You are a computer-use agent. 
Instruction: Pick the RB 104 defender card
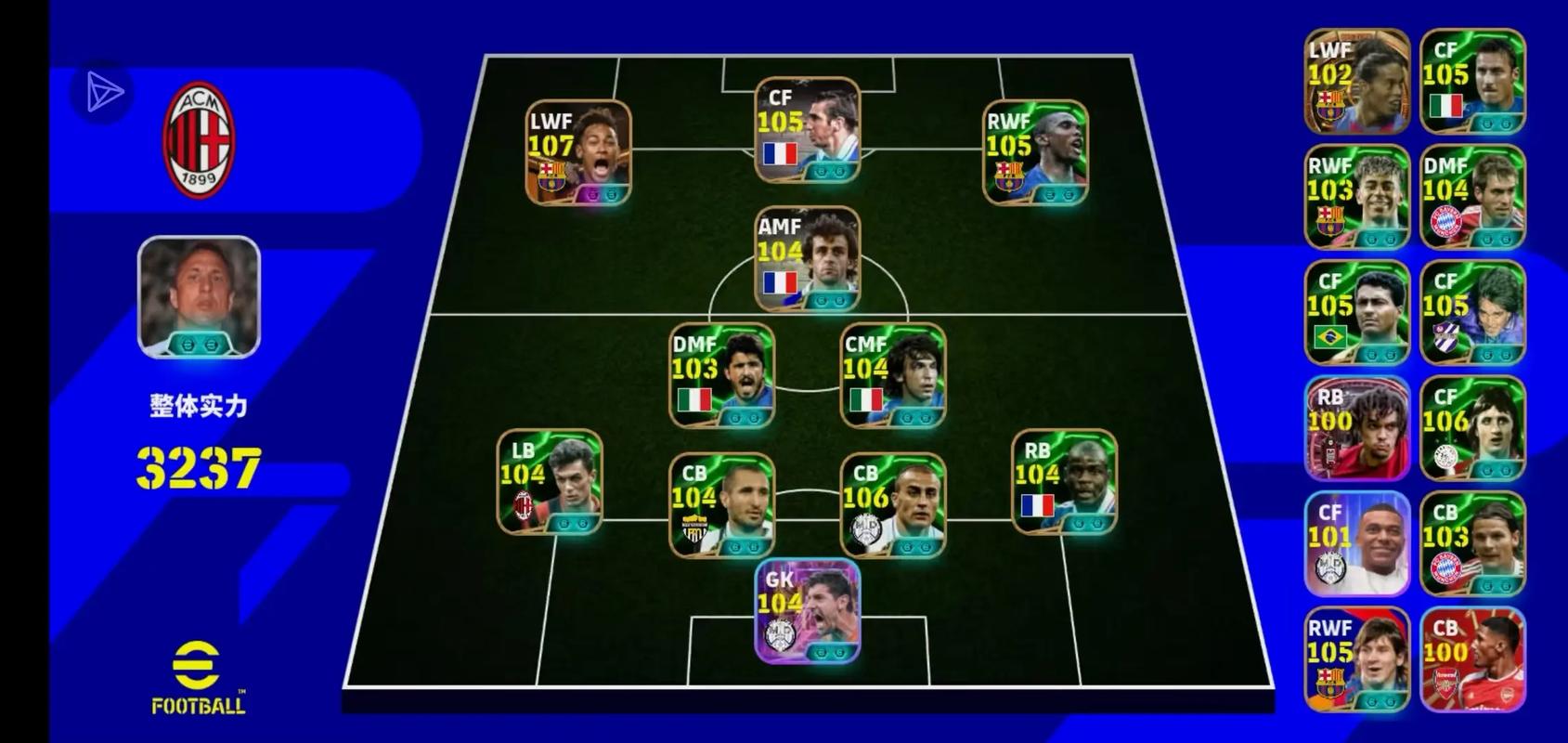[x=1064, y=482]
